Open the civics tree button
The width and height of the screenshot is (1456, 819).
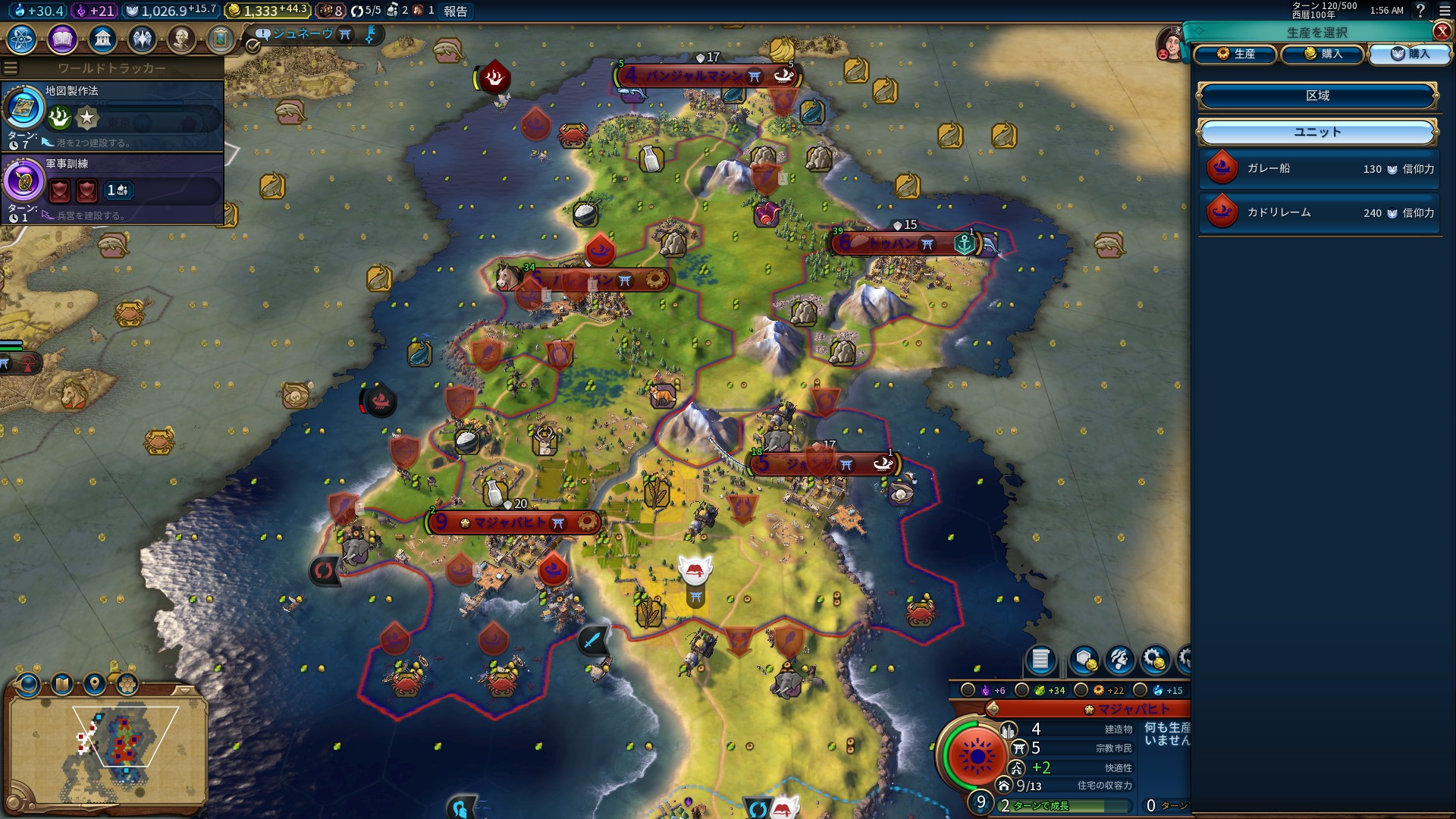pos(62,39)
